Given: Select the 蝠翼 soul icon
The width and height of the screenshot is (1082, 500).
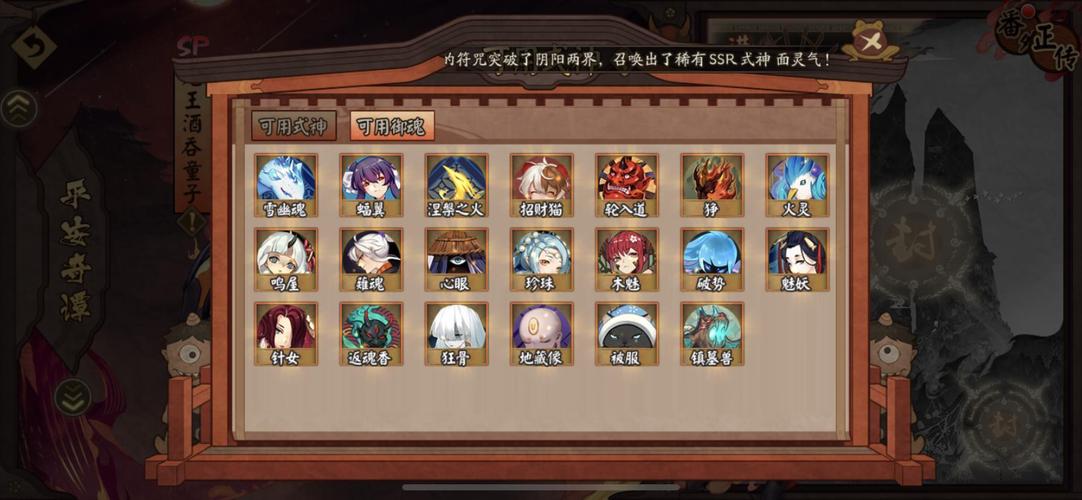Looking at the screenshot, I should click(x=371, y=180).
